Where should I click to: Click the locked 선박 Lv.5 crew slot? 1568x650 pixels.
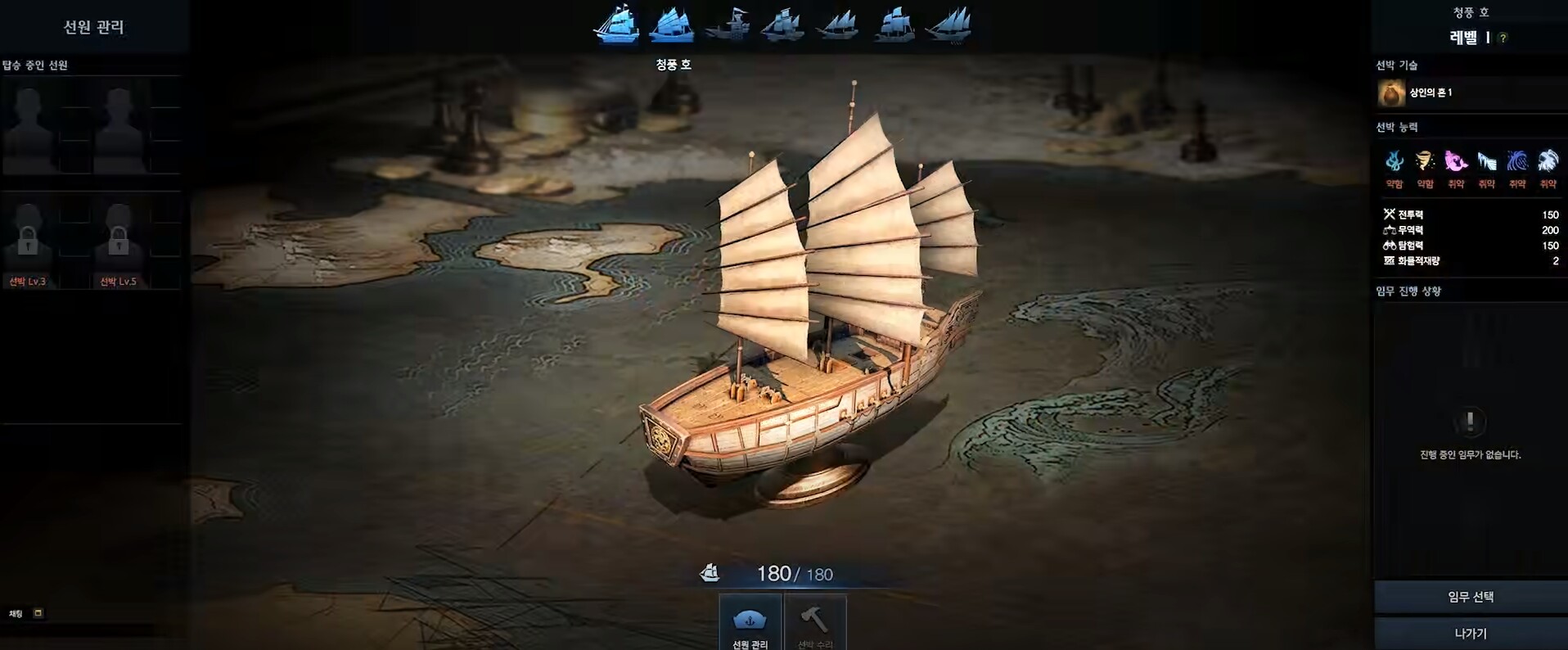point(121,240)
